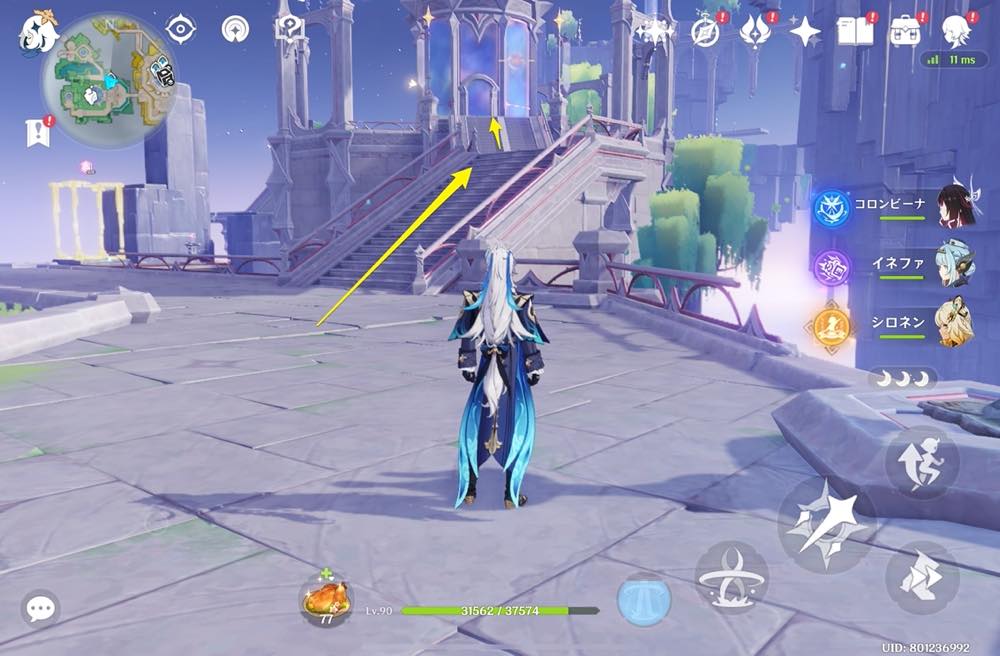Open the map from the circular minimap

[109, 80]
